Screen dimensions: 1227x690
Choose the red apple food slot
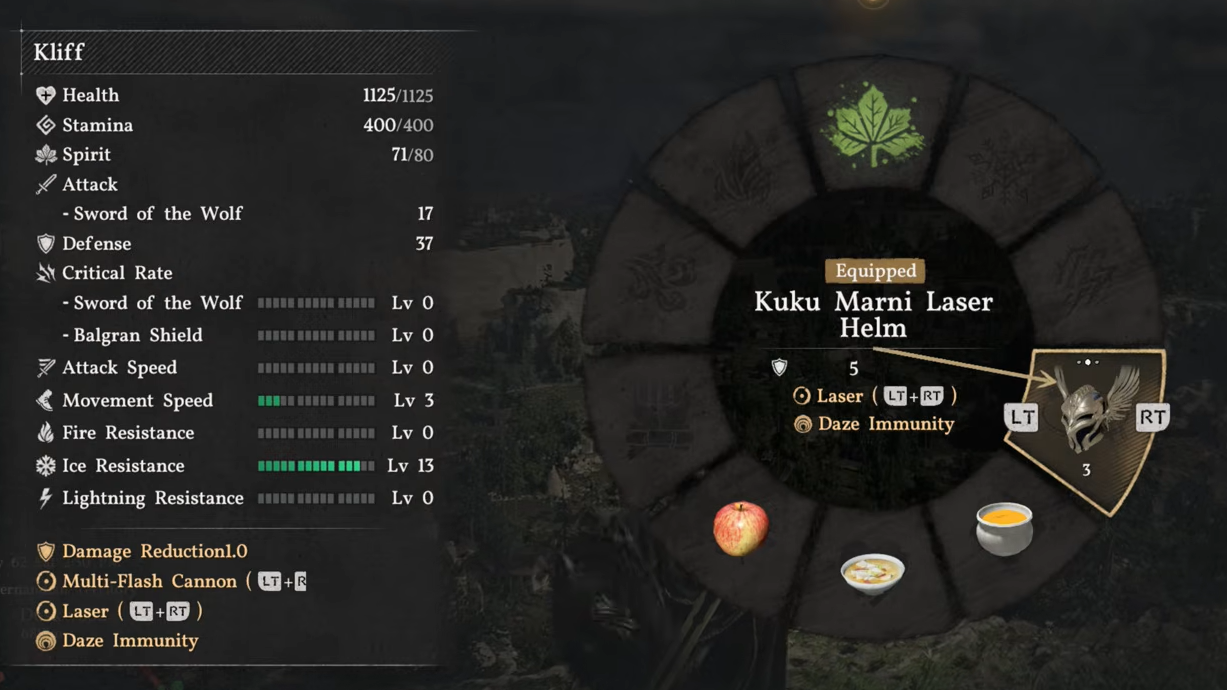pos(741,528)
